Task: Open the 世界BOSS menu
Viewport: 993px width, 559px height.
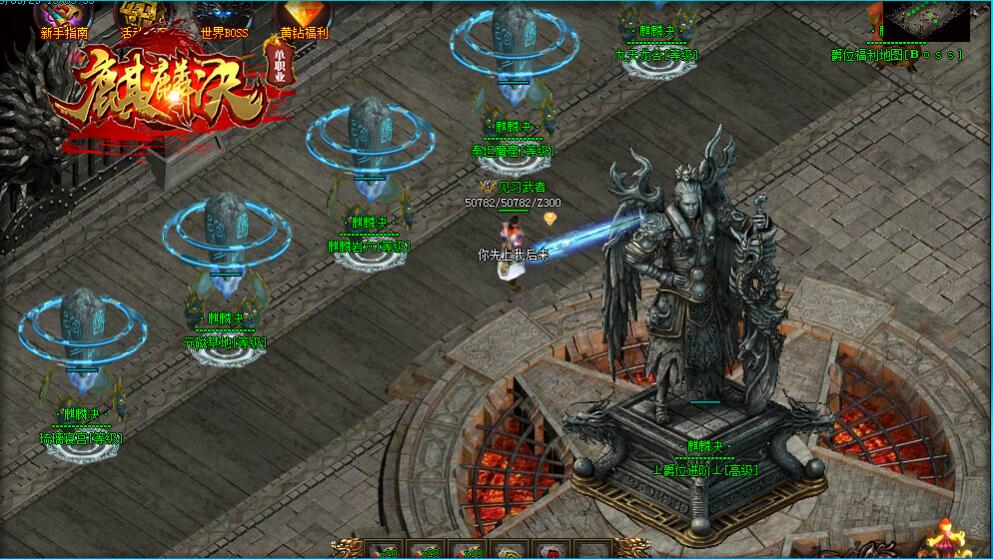Action: click(223, 20)
